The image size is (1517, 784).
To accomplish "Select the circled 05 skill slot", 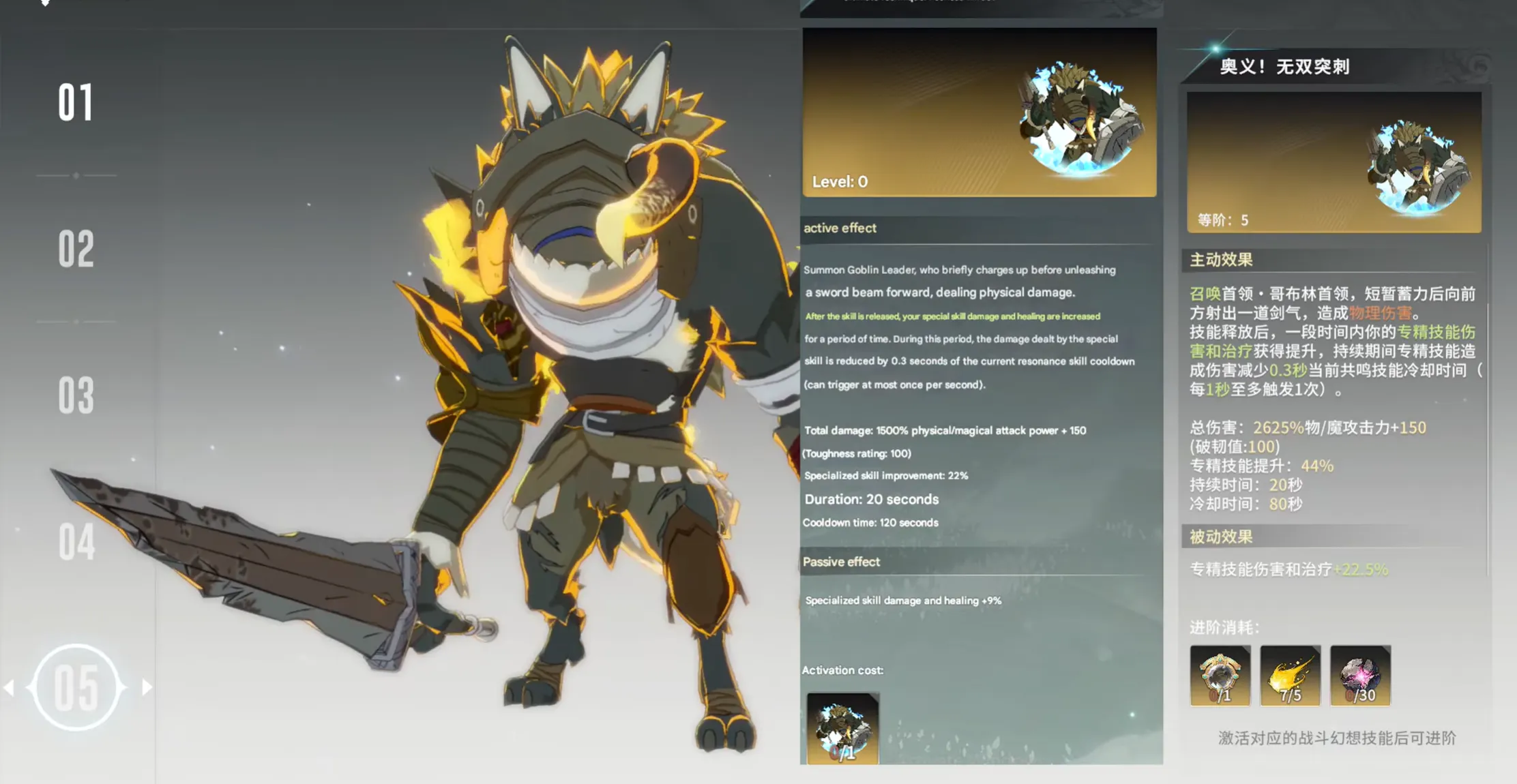I will point(77,687).
